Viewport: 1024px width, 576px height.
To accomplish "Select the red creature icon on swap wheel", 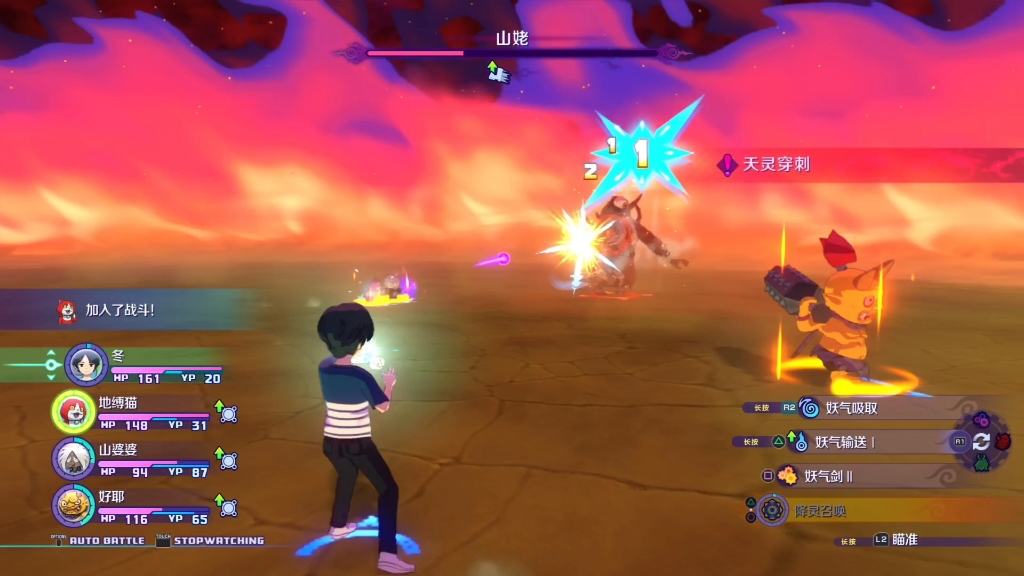I will (1003, 441).
